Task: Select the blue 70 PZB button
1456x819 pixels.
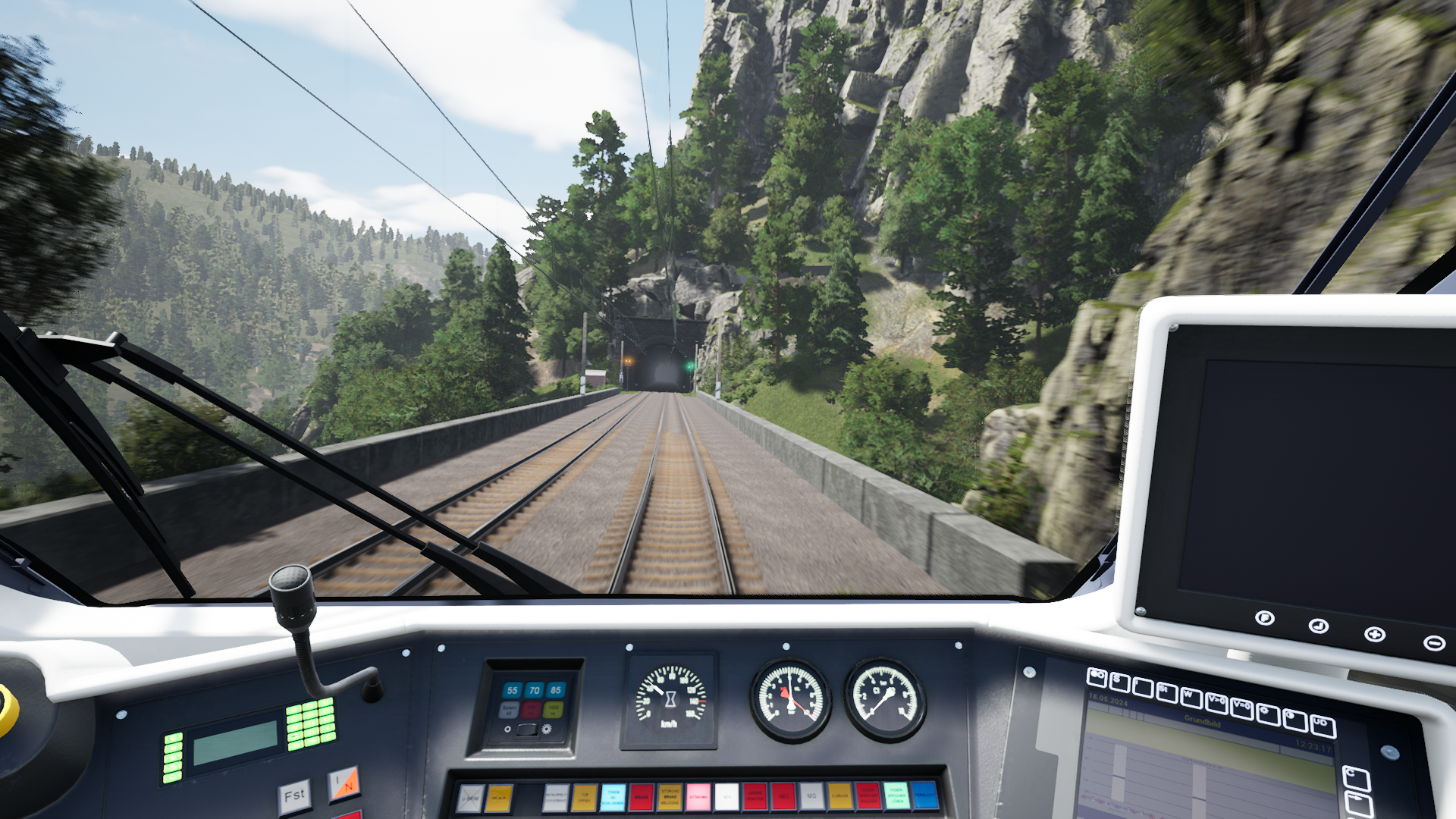Action: pos(534,690)
